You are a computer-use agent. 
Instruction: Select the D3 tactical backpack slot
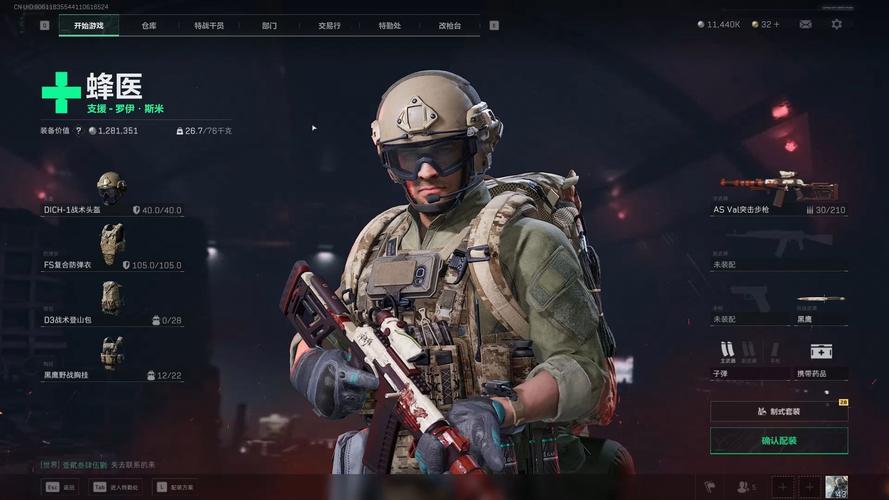111,301
